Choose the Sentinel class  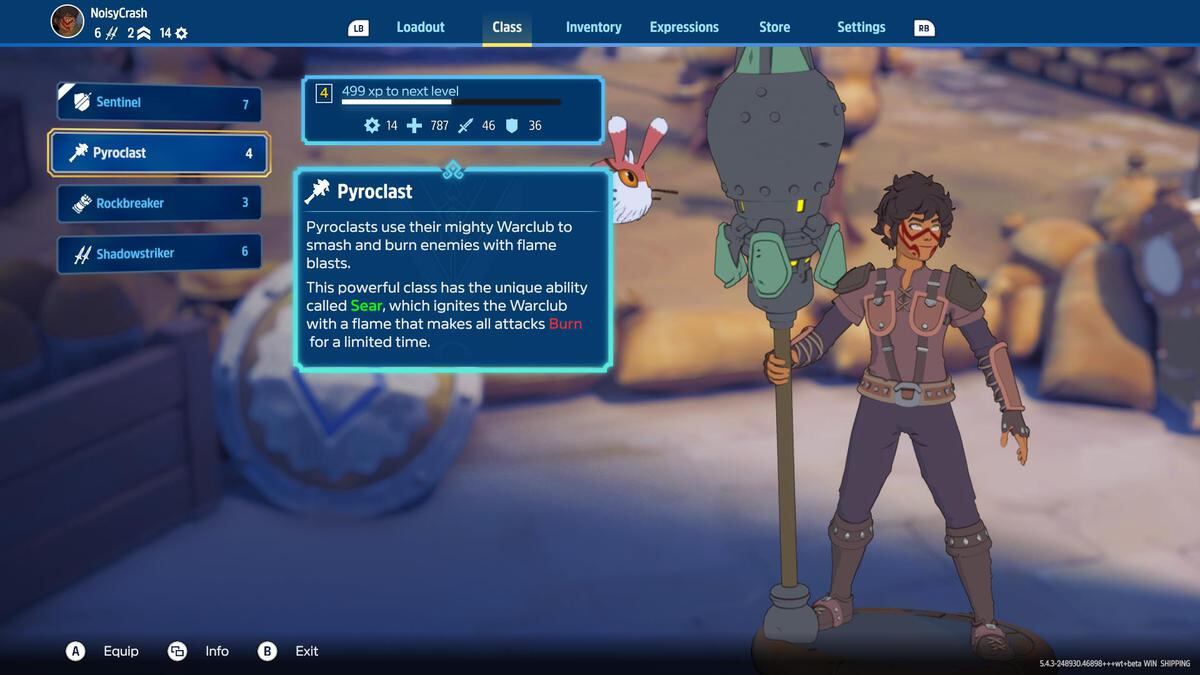[x=160, y=103]
